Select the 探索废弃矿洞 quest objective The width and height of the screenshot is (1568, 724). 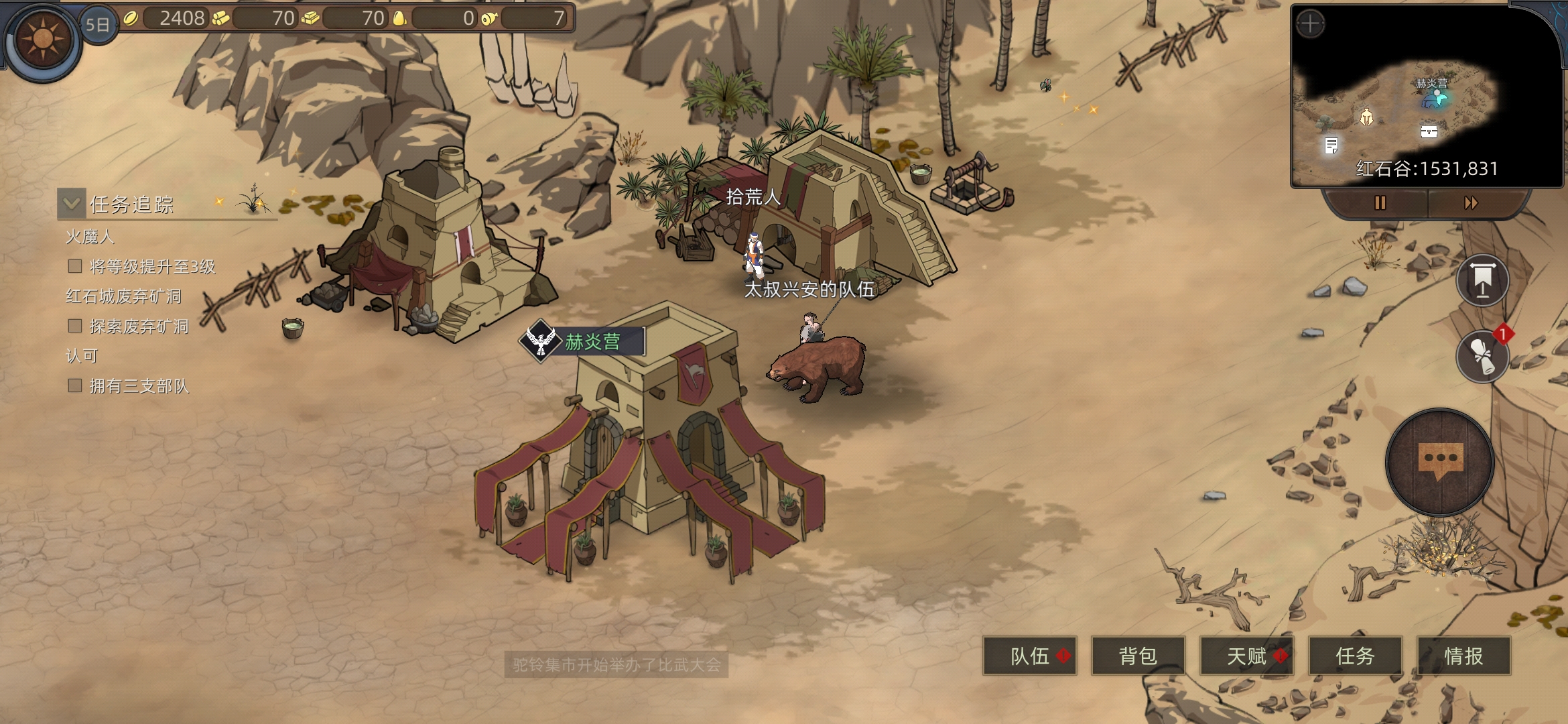pyautogui.click(x=139, y=326)
